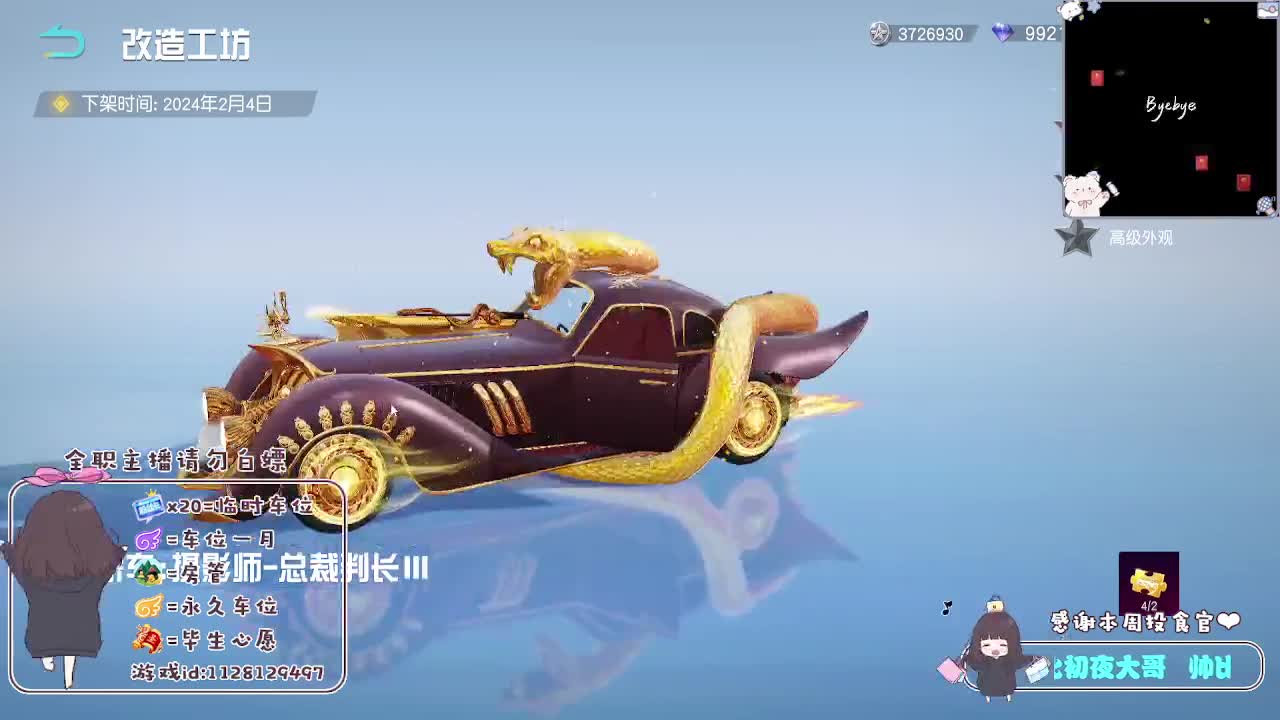Viewport: 1280px width, 720px height.
Task: Click the gold wing 永久车位 icon
Action: tap(148, 605)
